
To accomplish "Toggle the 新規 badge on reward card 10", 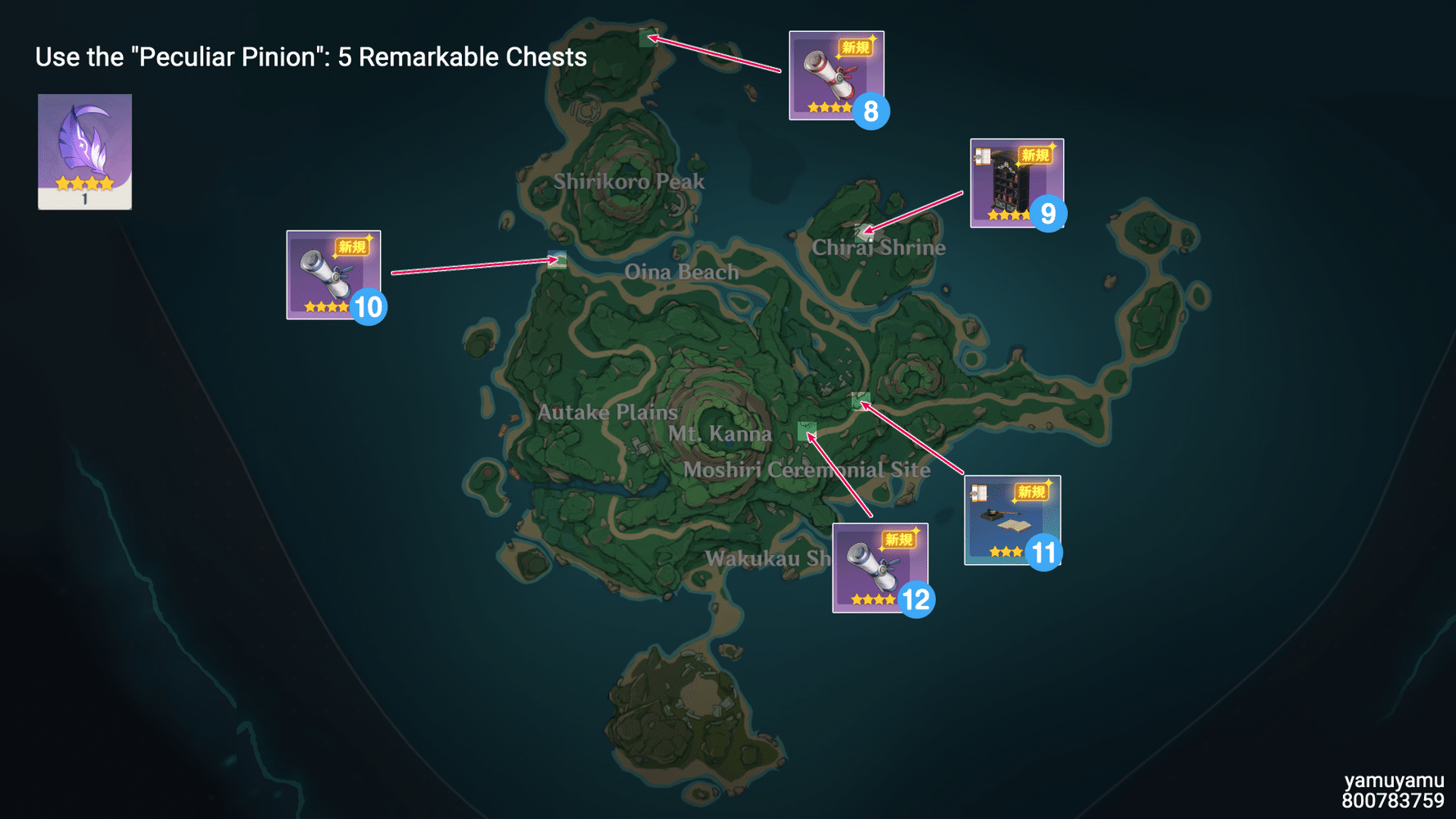I will point(352,247).
